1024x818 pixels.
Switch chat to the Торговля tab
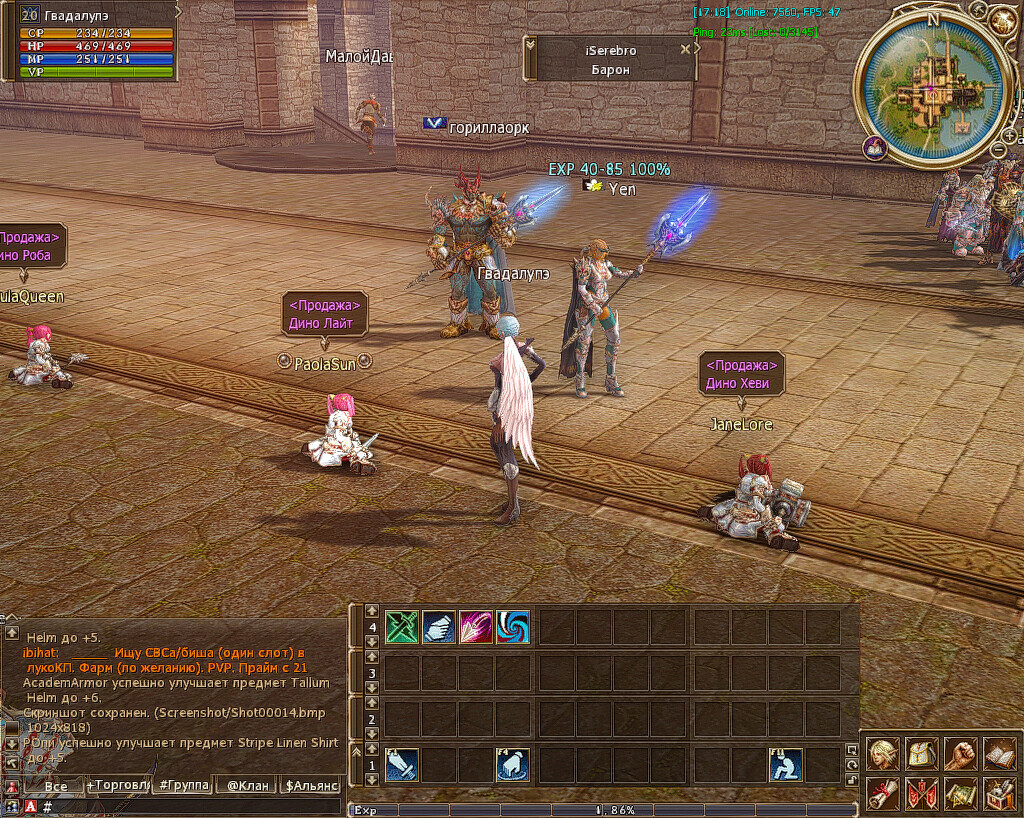coord(118,785)
